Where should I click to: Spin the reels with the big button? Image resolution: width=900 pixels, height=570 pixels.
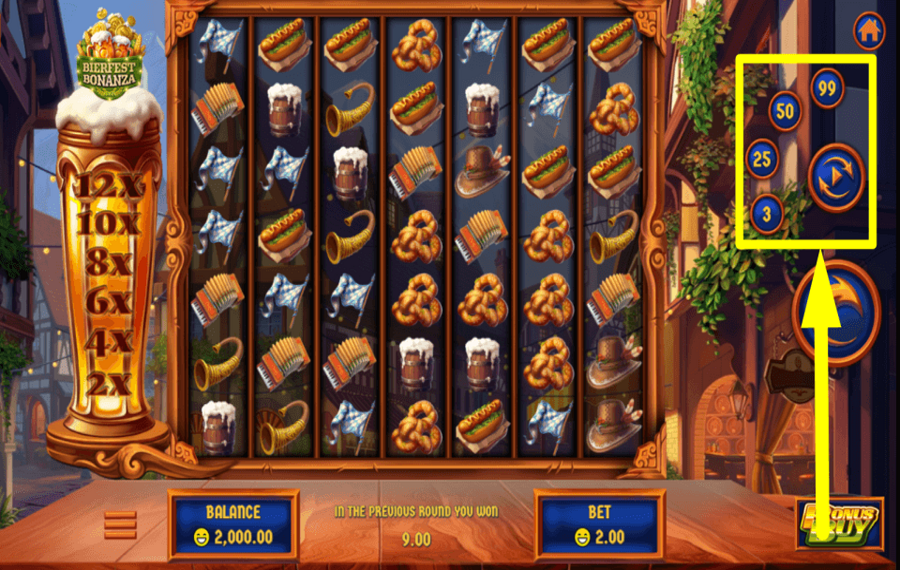(x=838, y=312)
